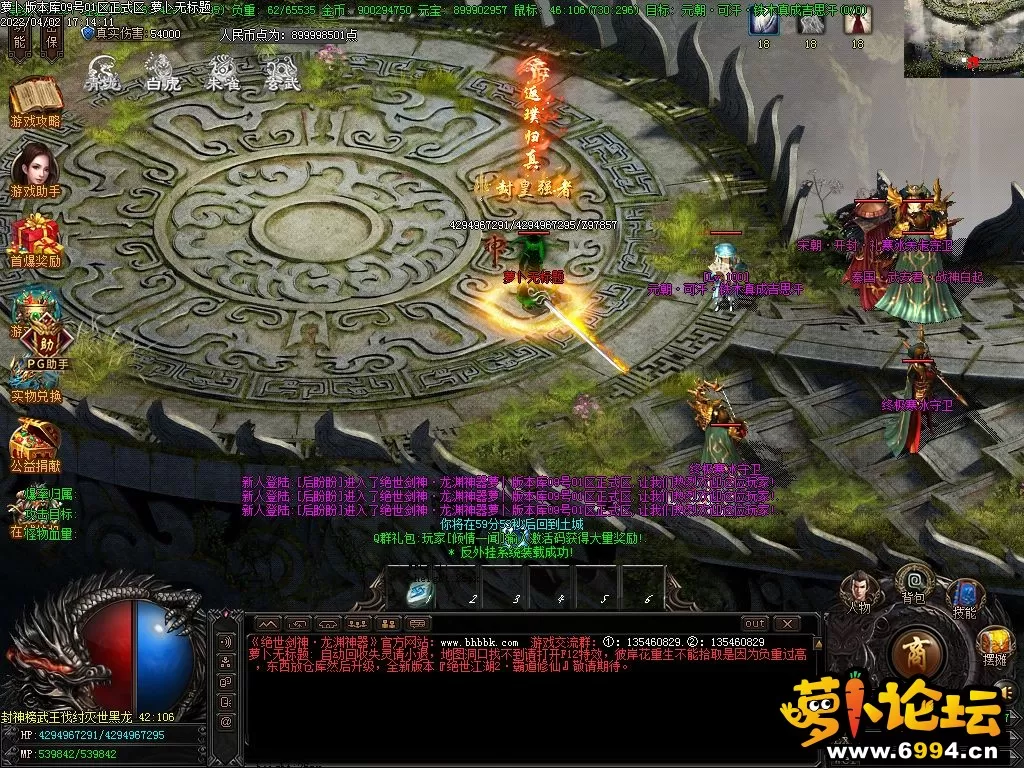Use the item in hotbar slot 1
The height and width of the screenshot is (768, 1024).
coord(419,592)
